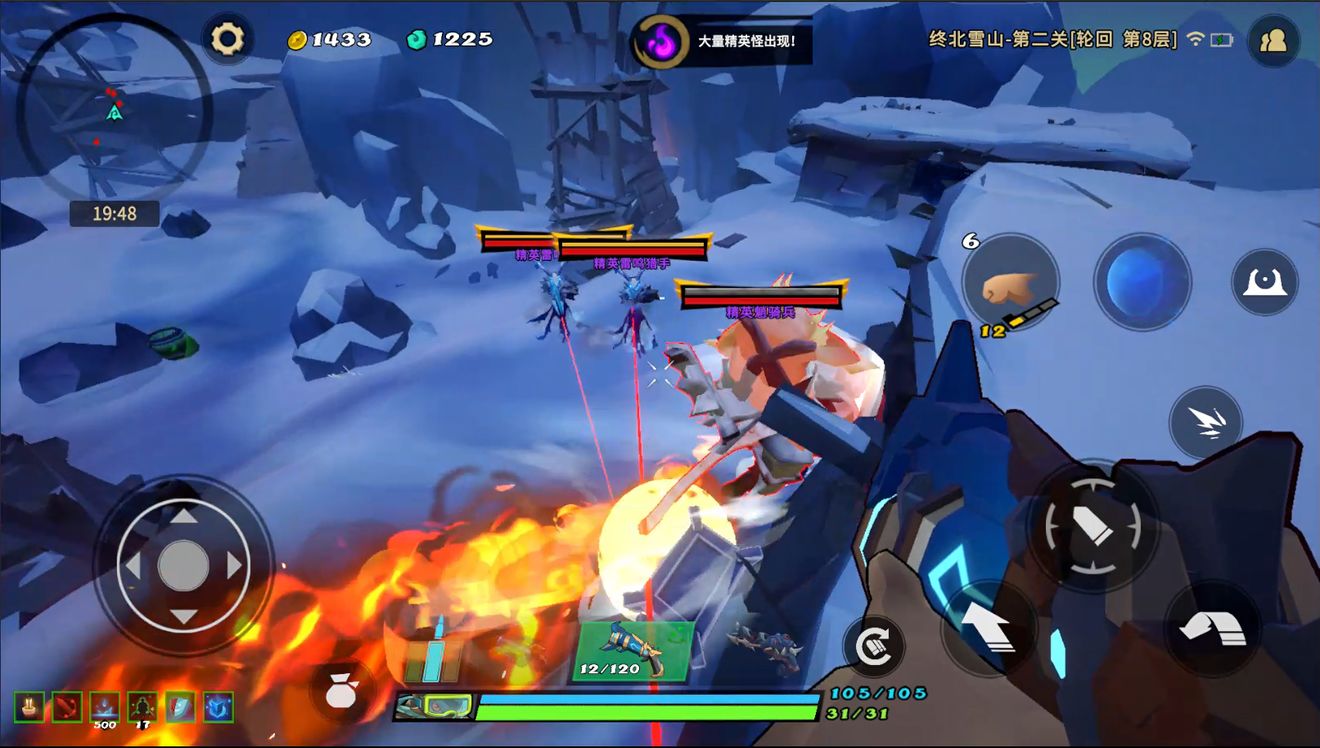
Task: Open the team members panel
Action: pos(1273,40)
